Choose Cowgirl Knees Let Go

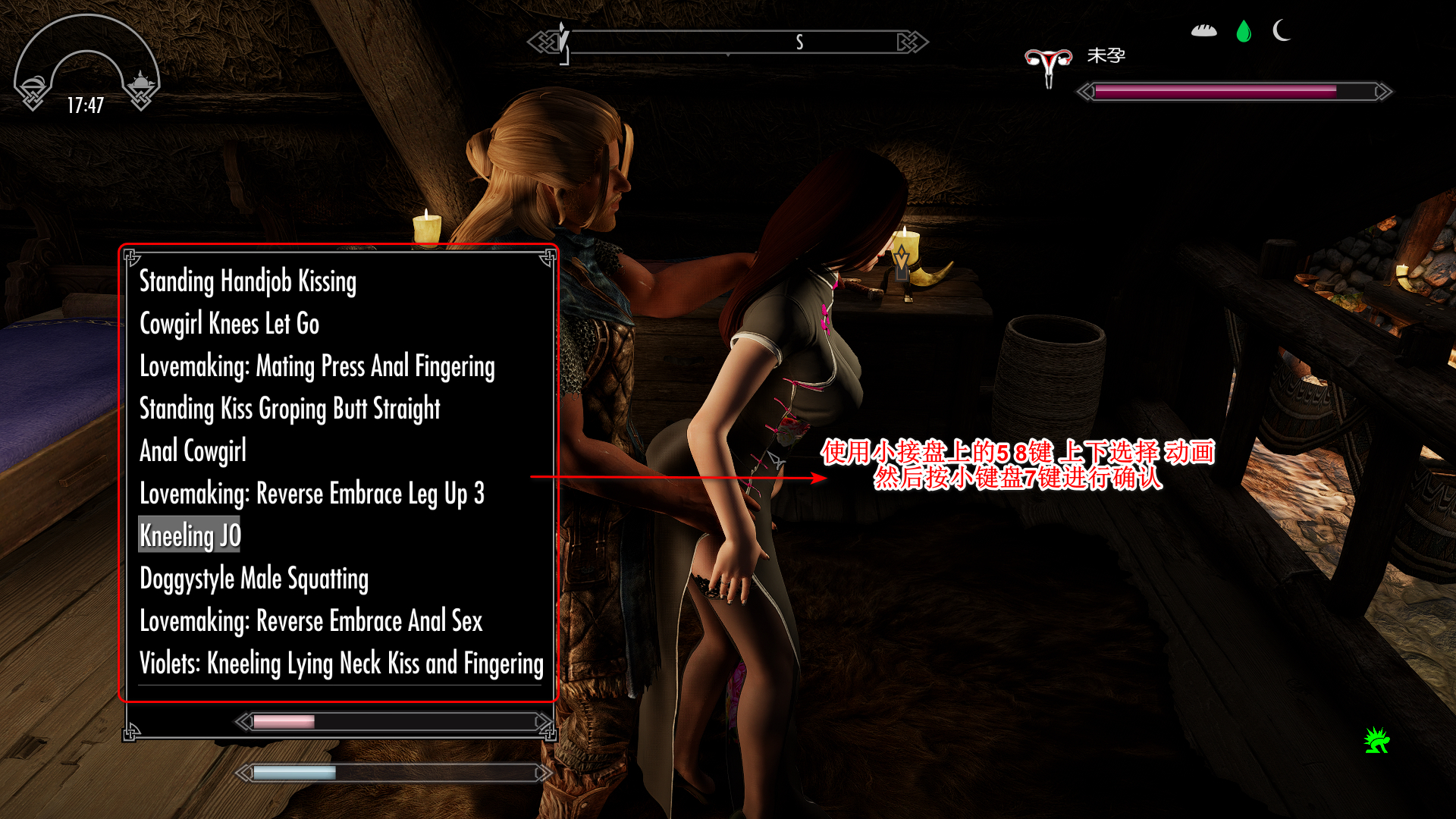pos(229,324)
